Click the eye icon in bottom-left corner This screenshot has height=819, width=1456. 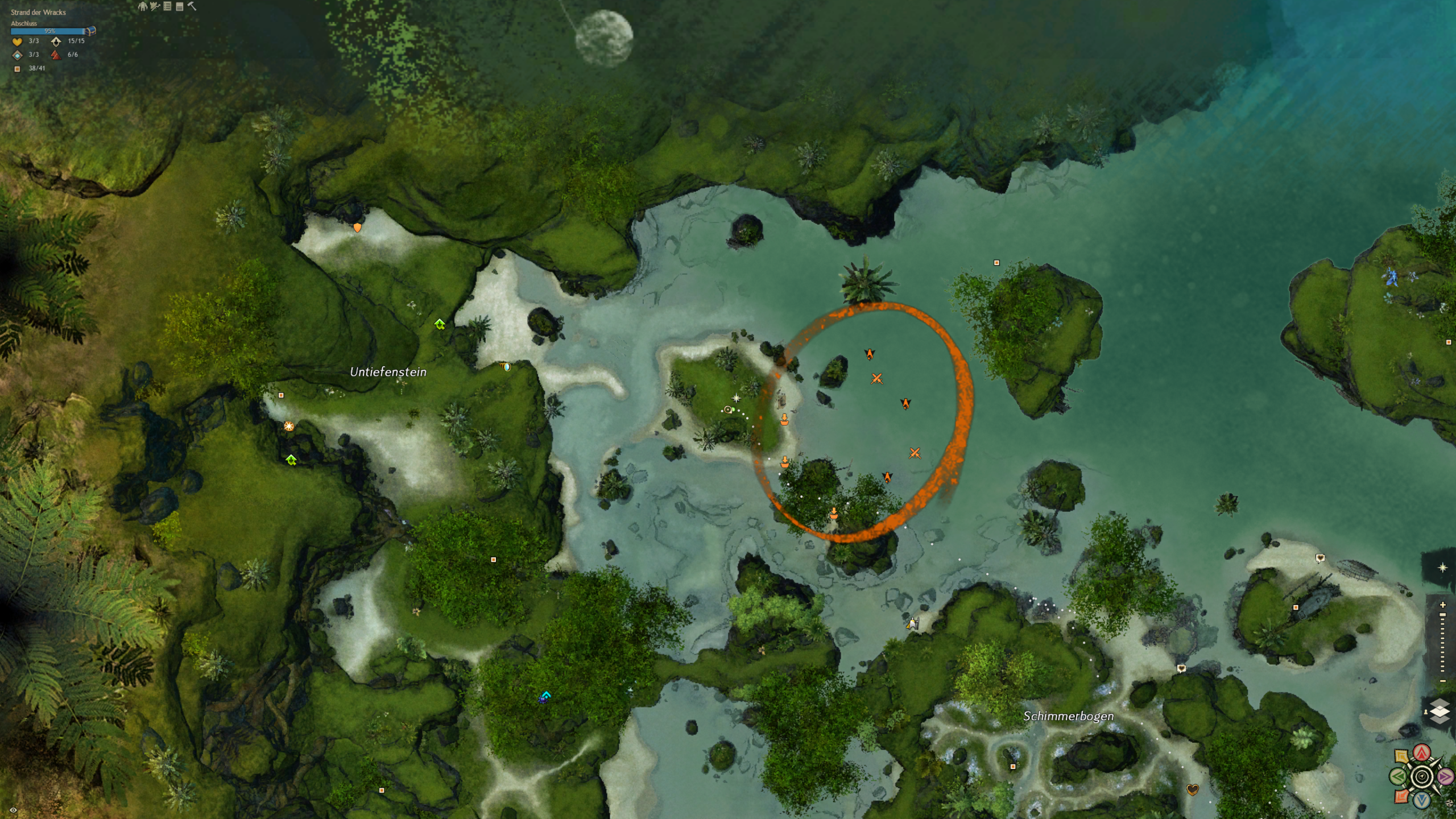coord(13,810)
